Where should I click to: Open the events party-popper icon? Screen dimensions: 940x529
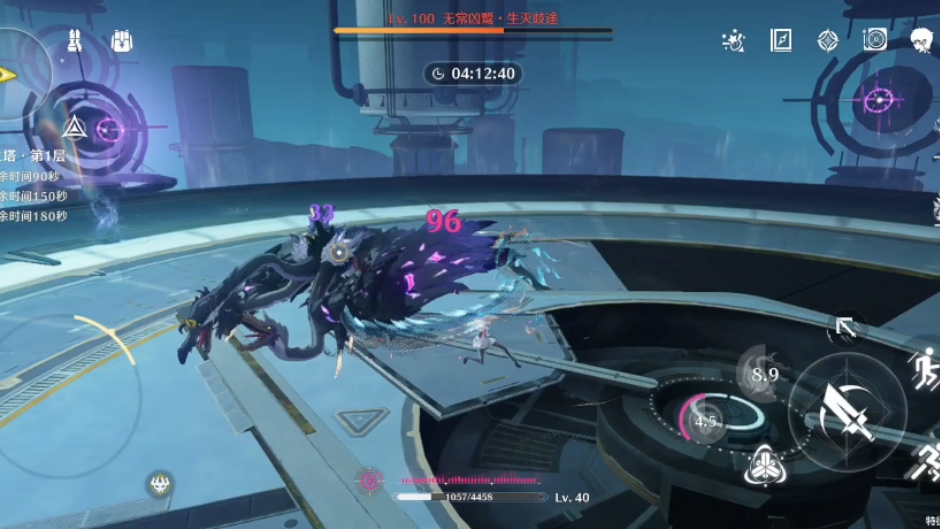pos(733,41)
